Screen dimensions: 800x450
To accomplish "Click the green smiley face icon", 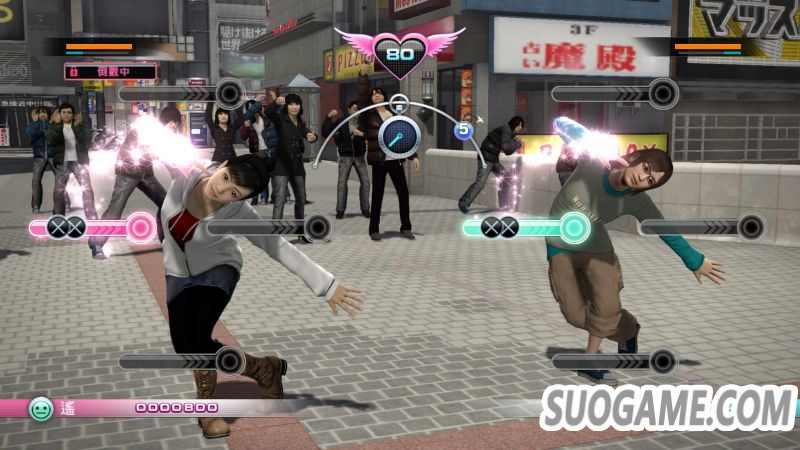I will (41, 408).
